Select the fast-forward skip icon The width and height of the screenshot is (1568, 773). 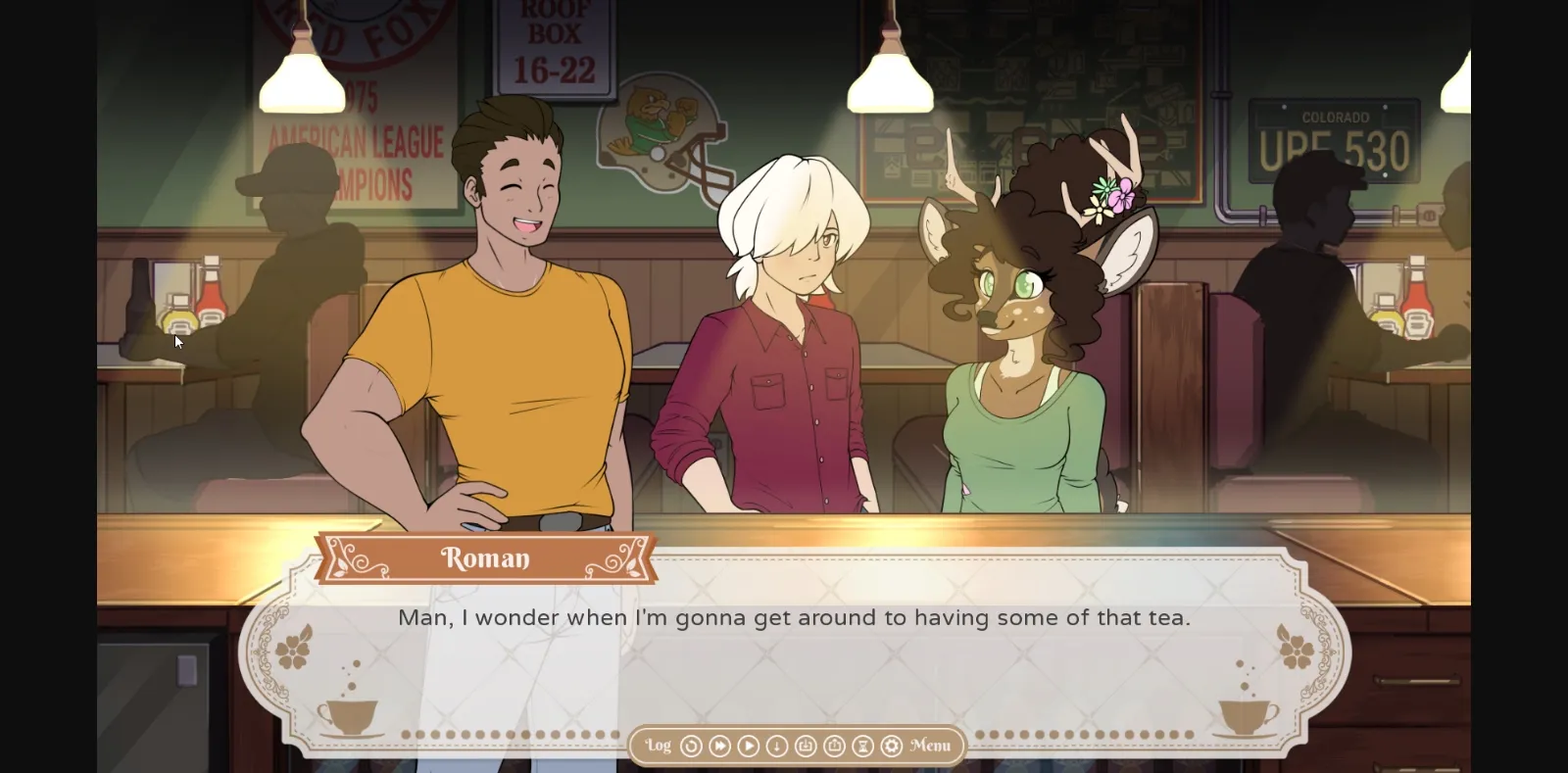pyautogui.click(x=717, y=746)
